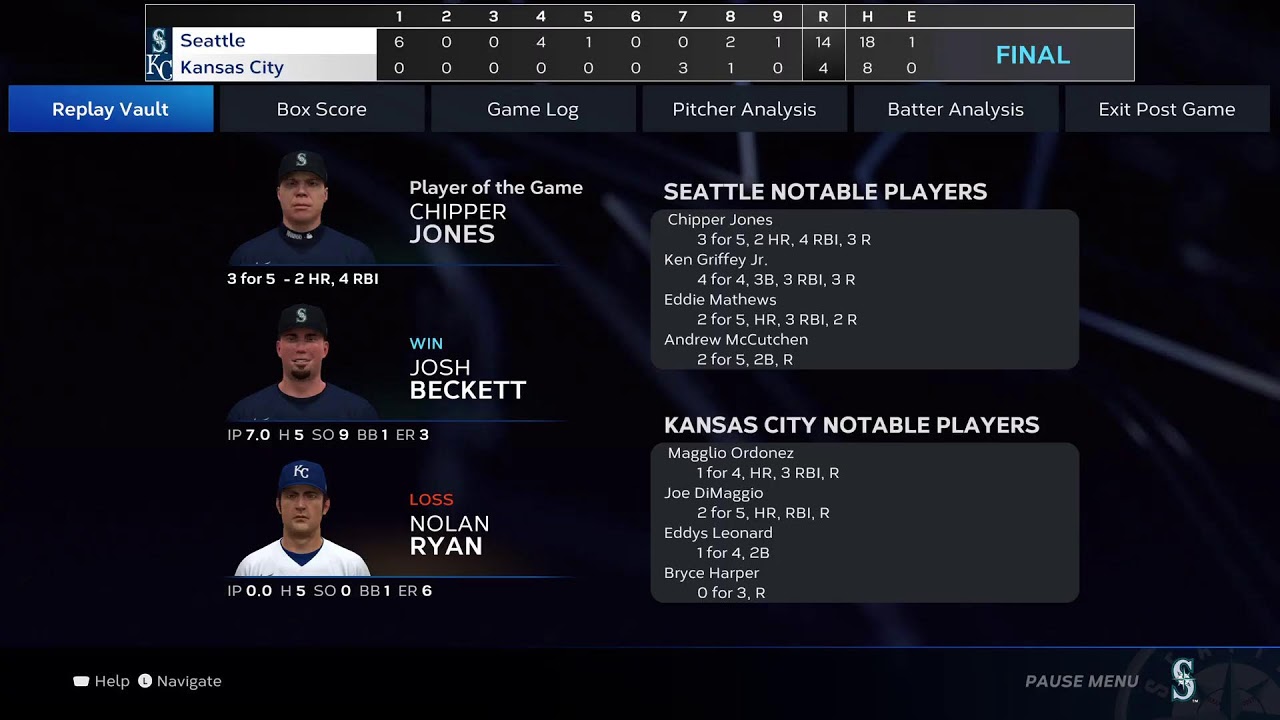This screenshot has width=1280, height=720.
Task: Switch to the Box Score tab
Action: [322, 109]
